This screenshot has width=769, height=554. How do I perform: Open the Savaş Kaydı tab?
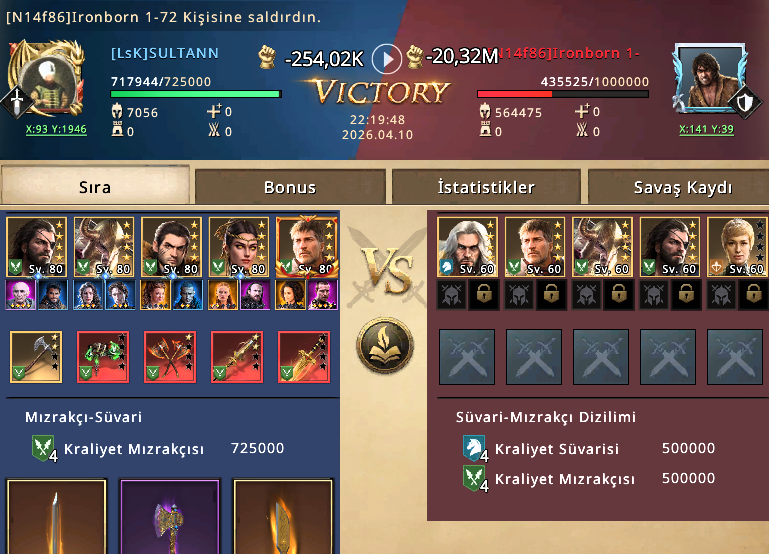point(682,187)
